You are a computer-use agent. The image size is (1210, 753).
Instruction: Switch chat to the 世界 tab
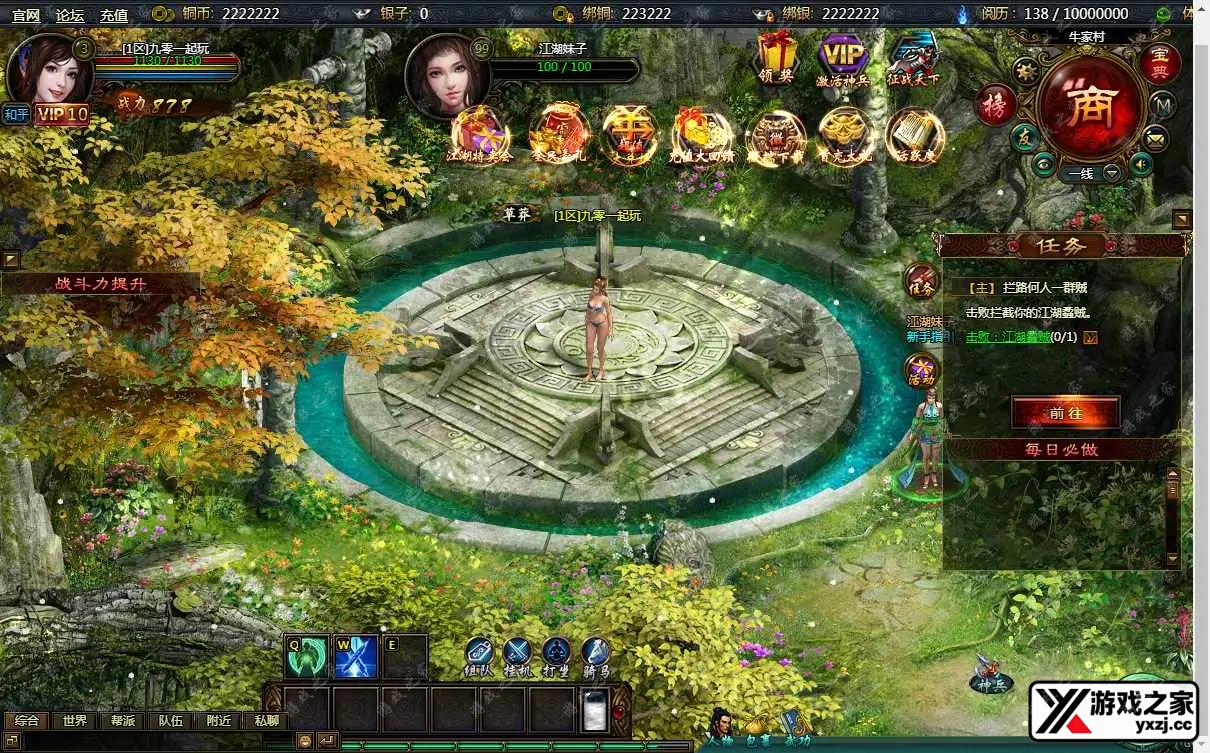(75, 720)
